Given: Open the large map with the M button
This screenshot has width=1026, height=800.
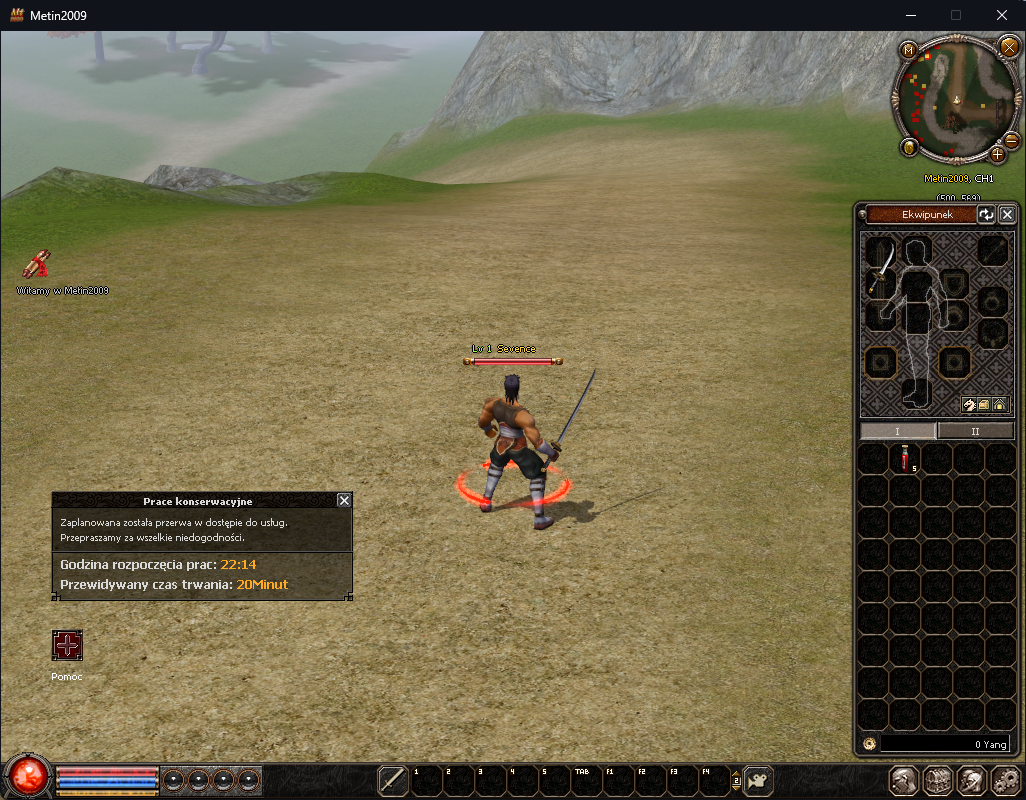Looking at the screenshot, I should click(908, 50).
